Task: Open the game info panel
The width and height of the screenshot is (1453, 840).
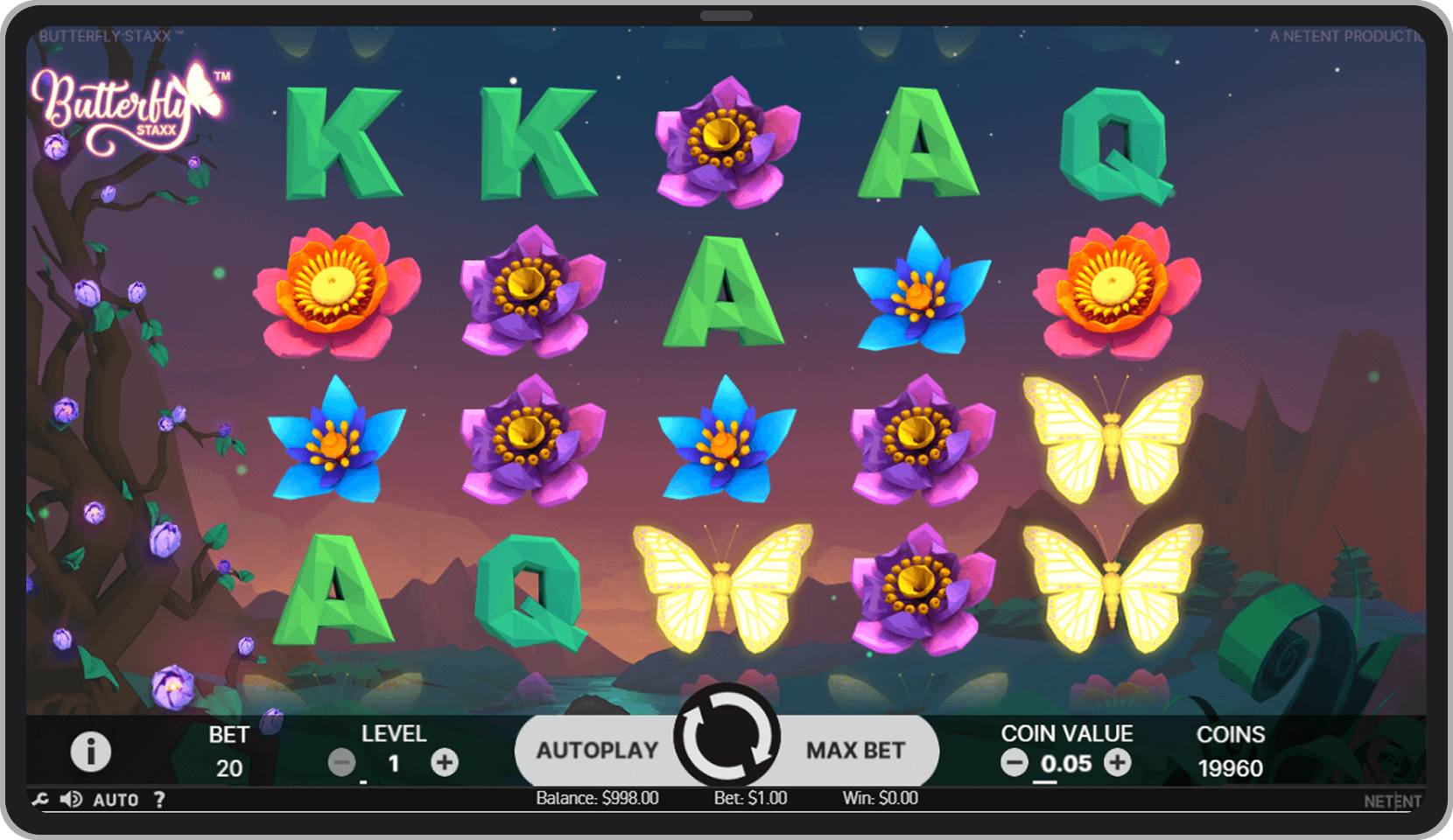Action: point(91,752)
